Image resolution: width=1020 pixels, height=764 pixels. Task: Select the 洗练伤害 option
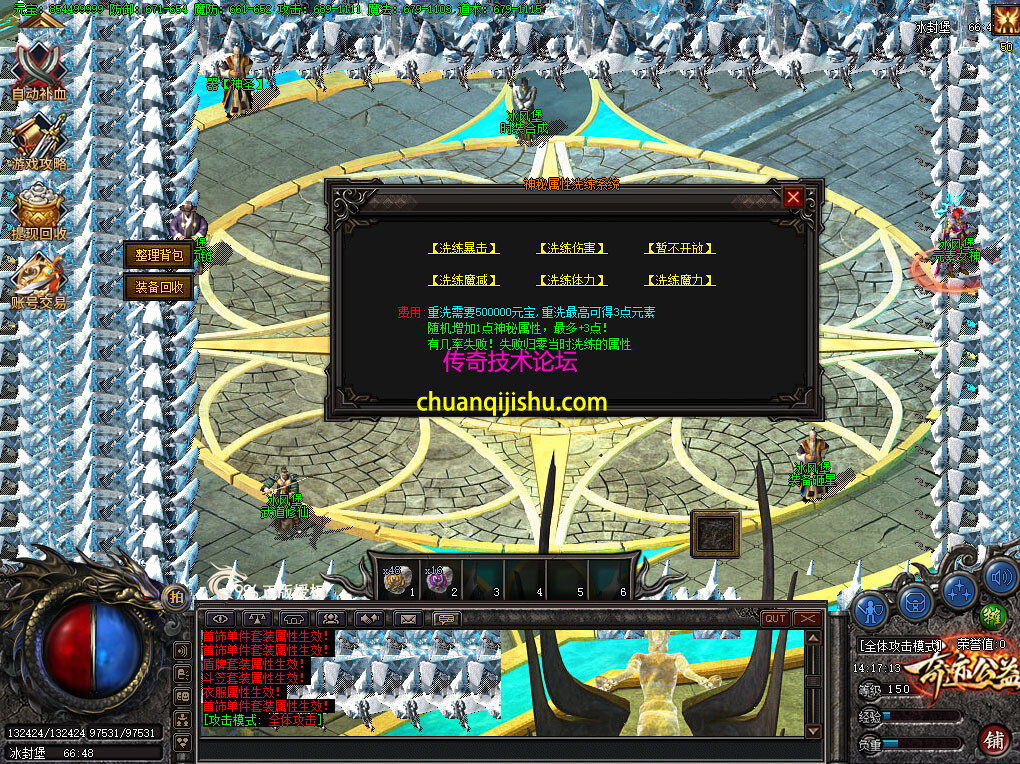click(572, 248)
